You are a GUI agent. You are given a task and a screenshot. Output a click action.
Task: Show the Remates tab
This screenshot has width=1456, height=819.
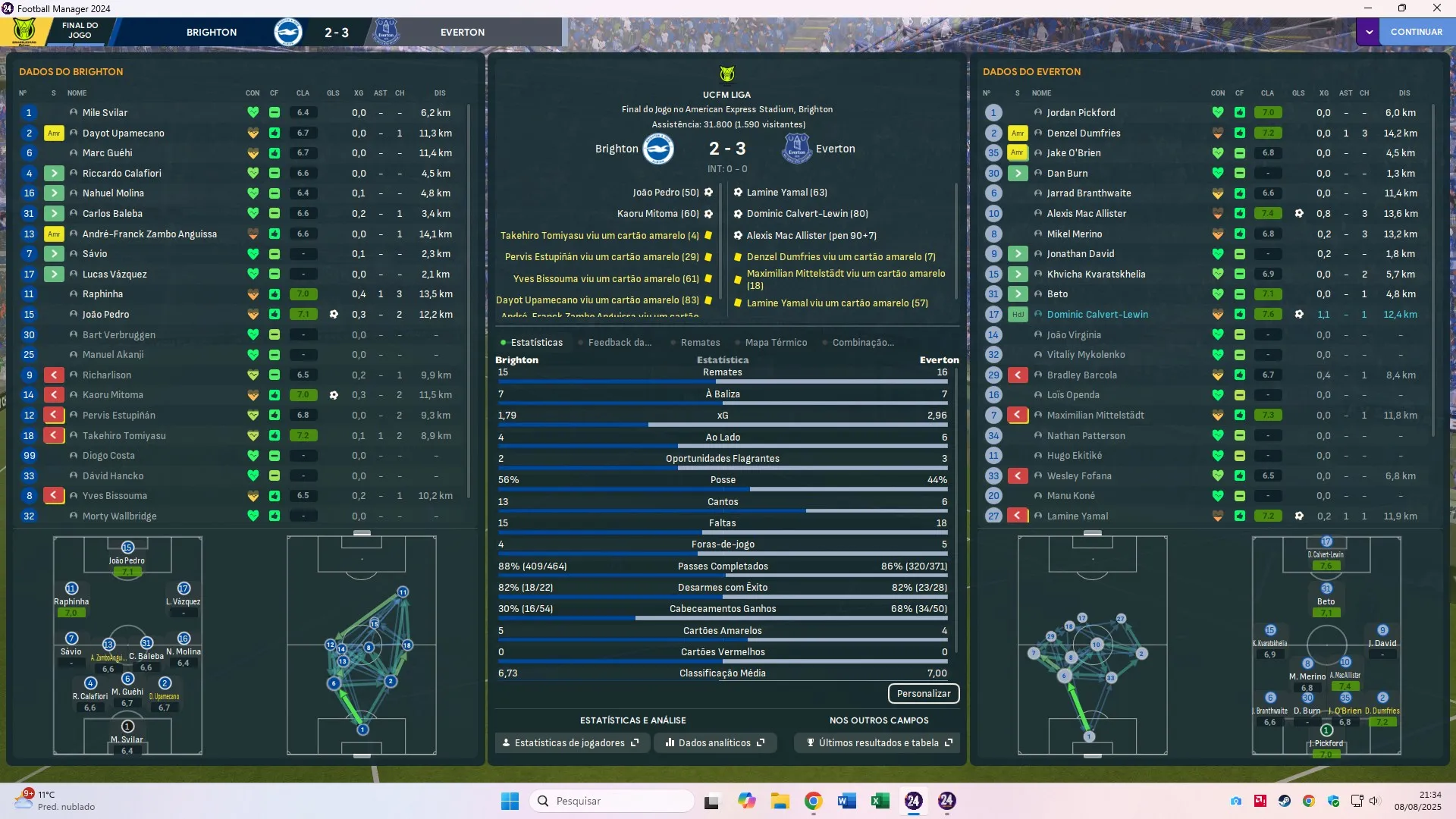tap(699, 343)
